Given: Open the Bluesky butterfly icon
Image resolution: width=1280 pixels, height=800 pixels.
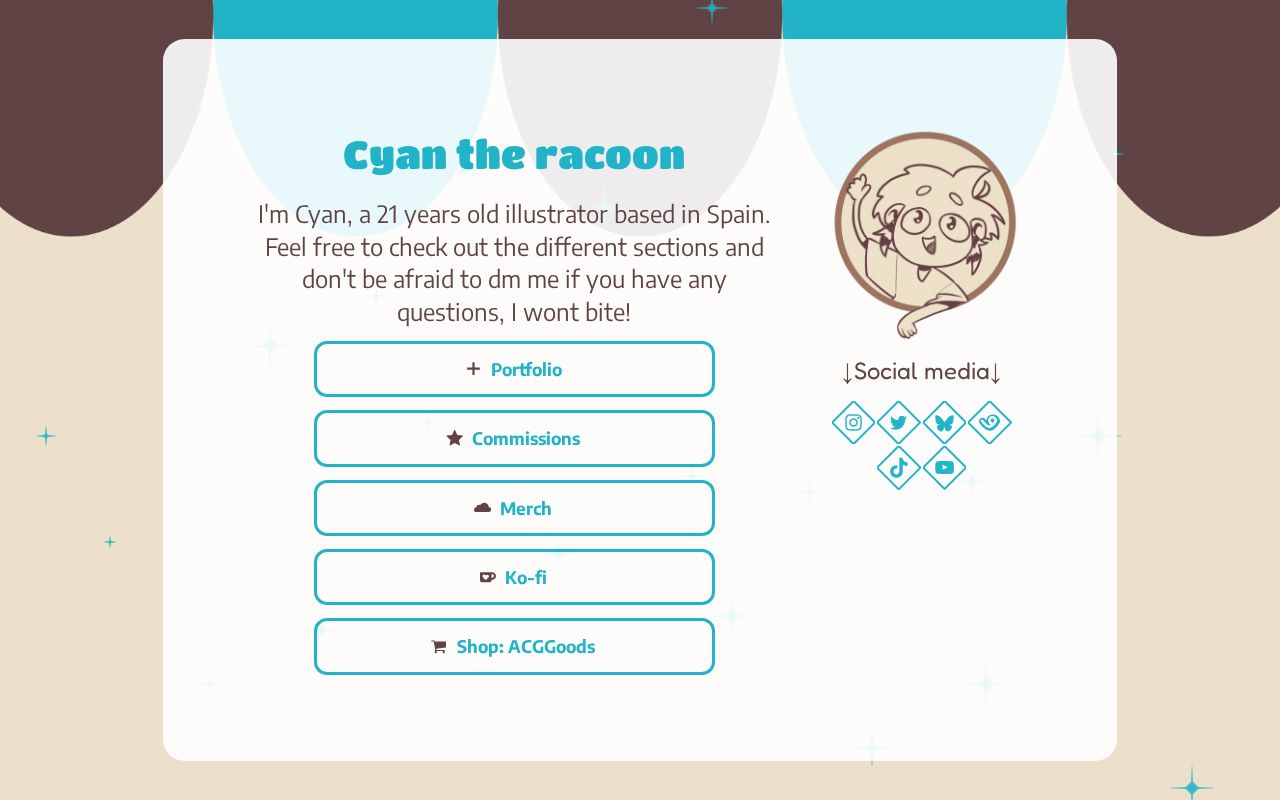Looking at the screenshot, I should tap(944, 422).
